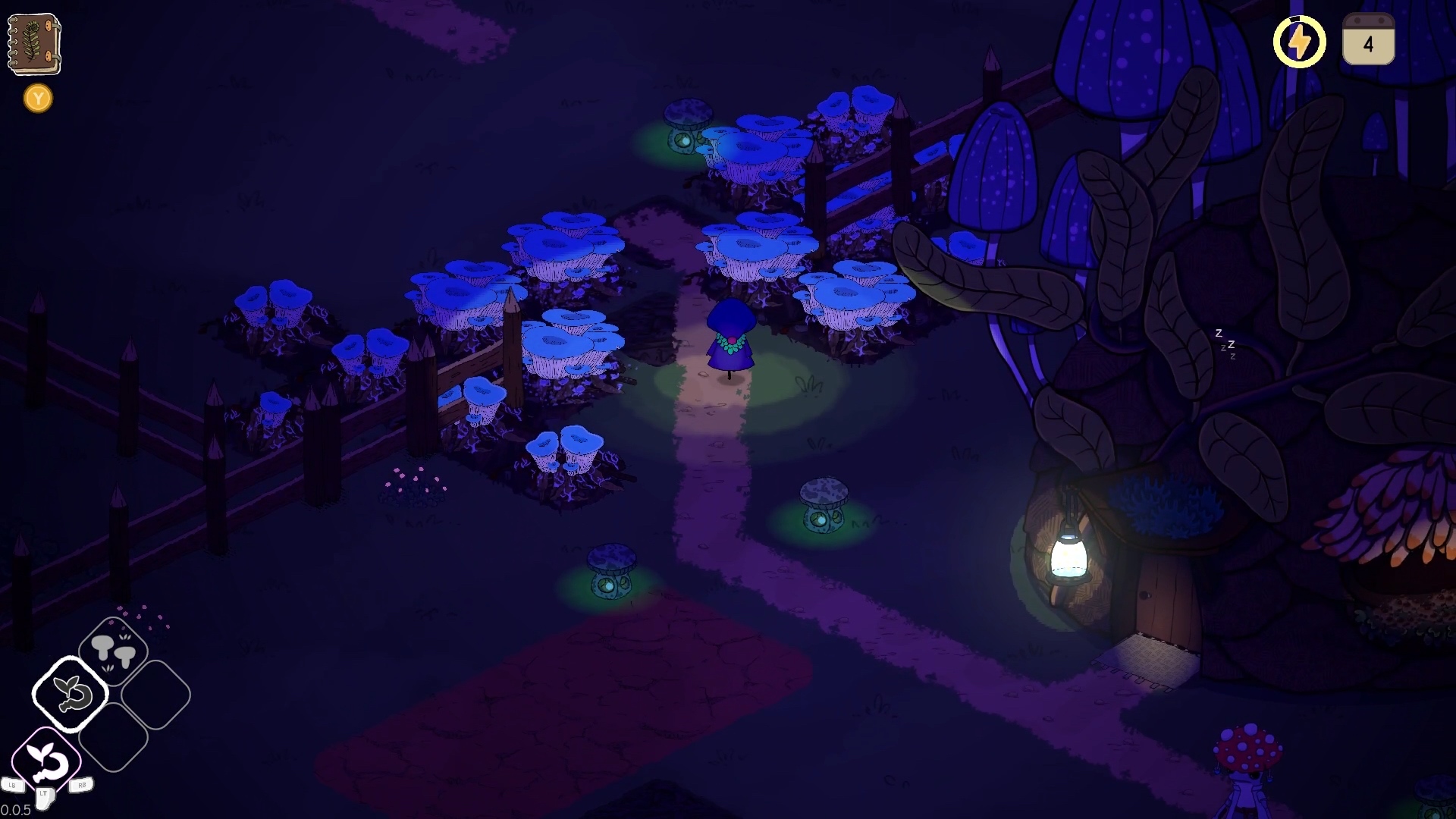Select the mushrooms slot in the tool wheel
1456x819 pixels.
(x=113, y=651)
